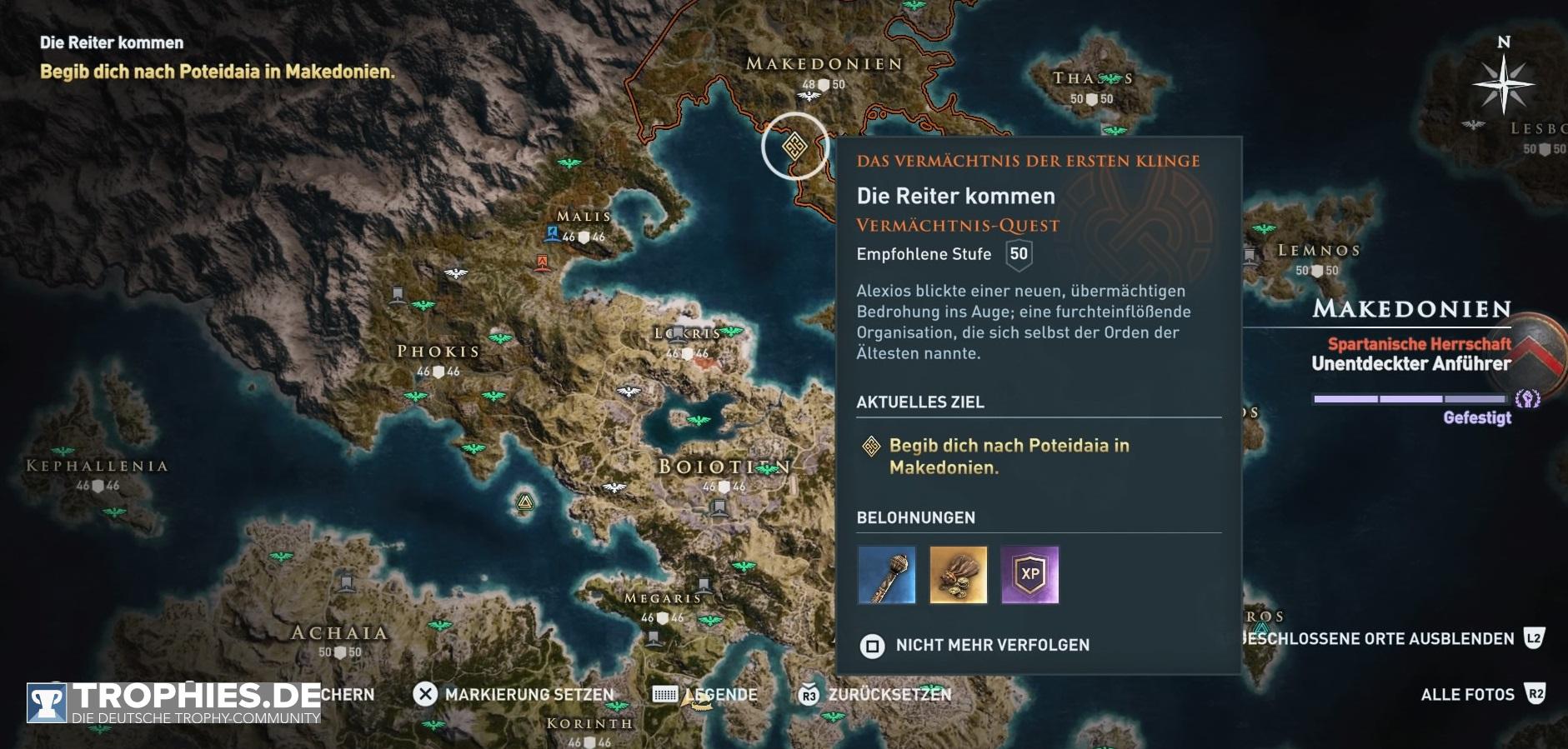Visit the Trophies.de watermark logo

coord(174,702)
